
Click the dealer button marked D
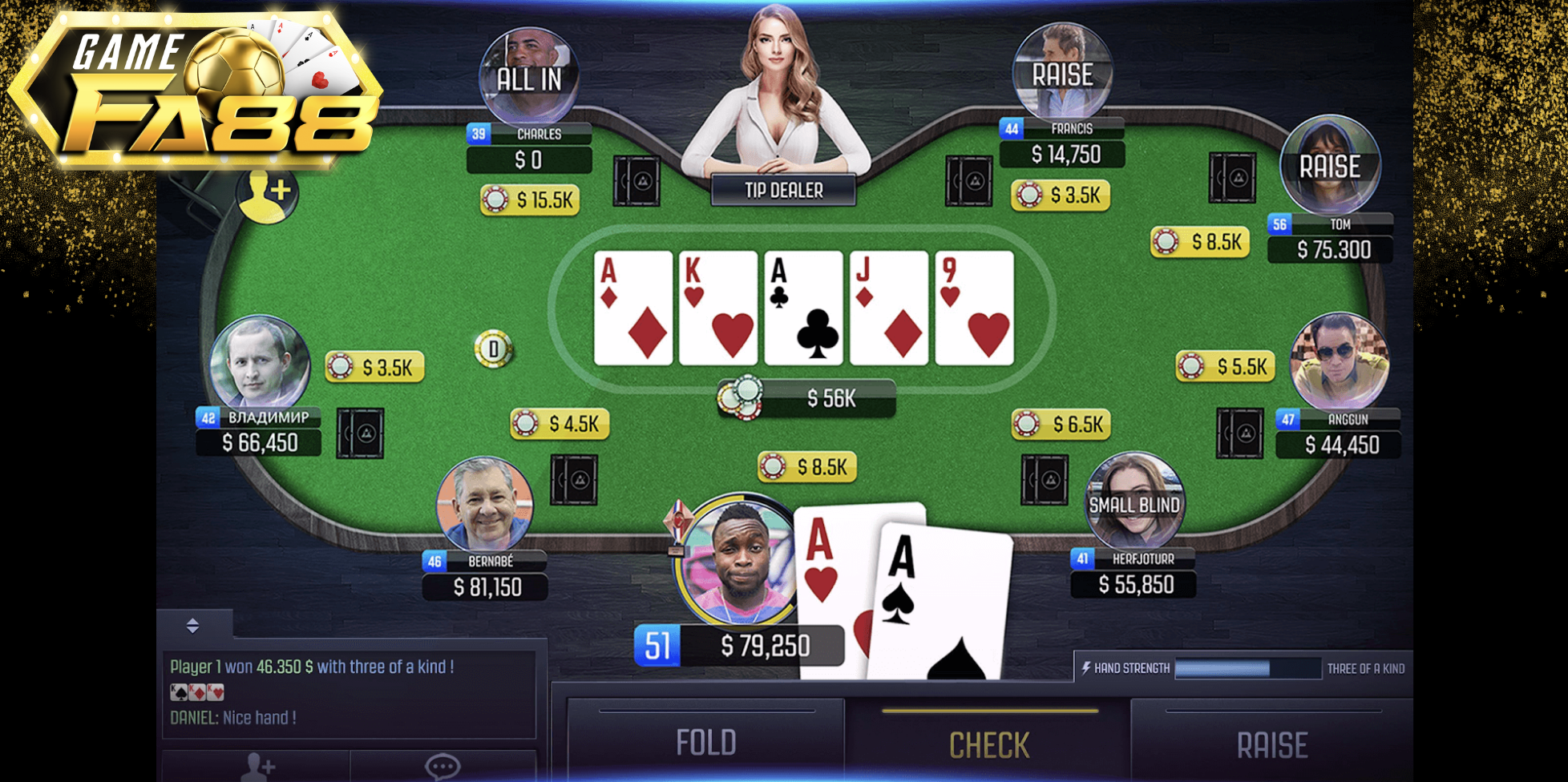coord(494,347)
